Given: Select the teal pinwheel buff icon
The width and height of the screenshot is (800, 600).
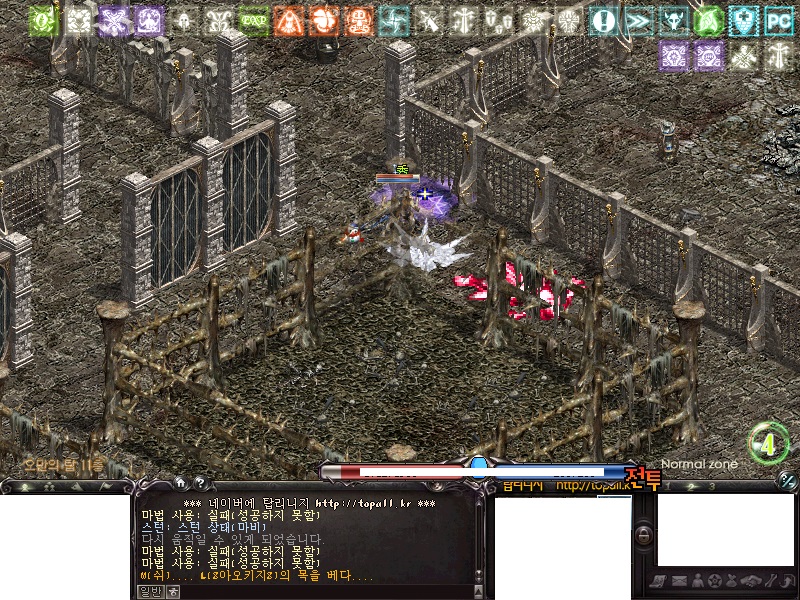Looking at the screenshot, I should [393, 19].
